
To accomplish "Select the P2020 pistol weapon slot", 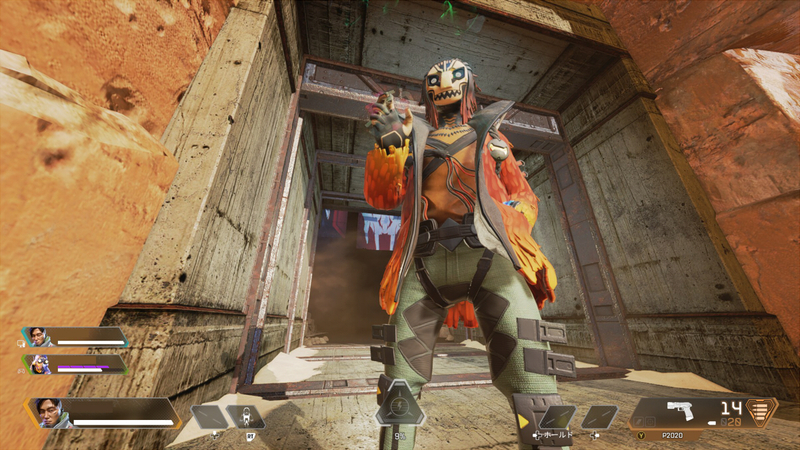I will pyautogui.click(x=685, y=412).
